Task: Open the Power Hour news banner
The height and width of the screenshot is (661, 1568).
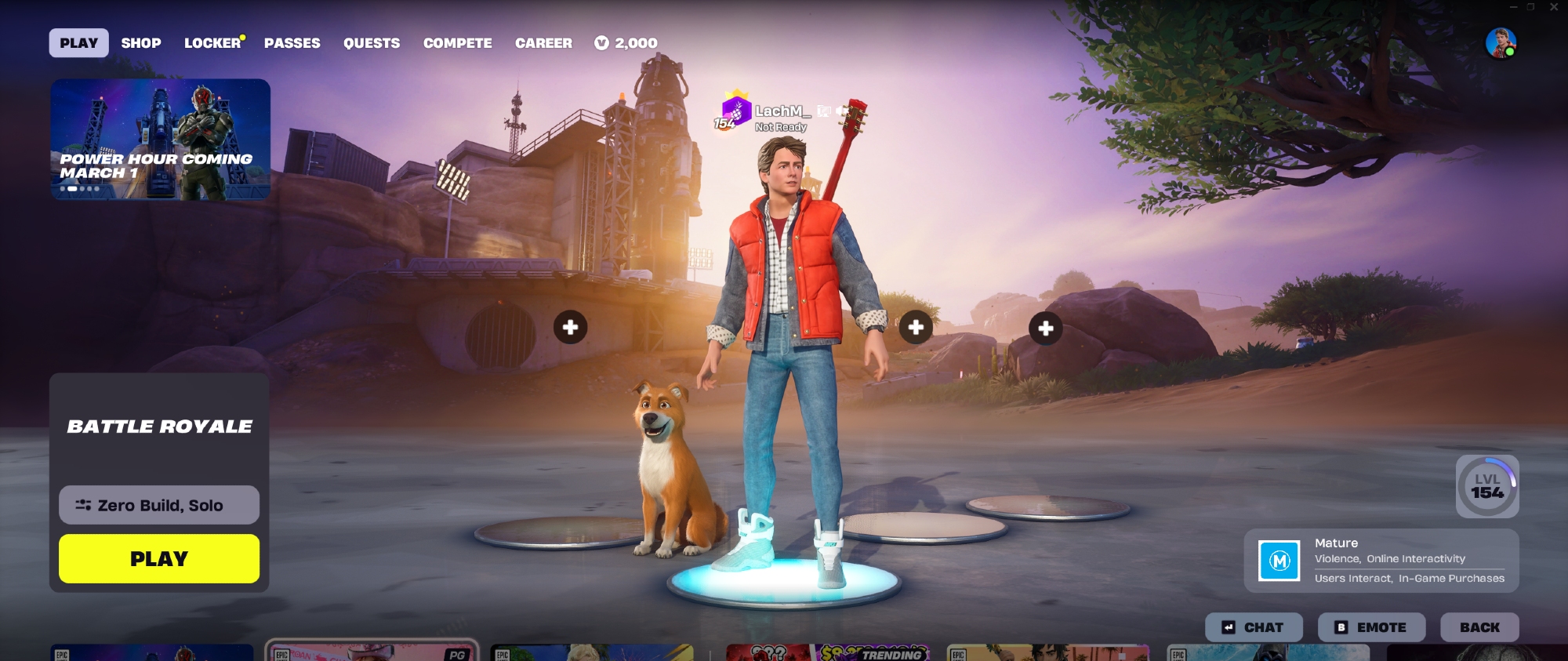Action: (161, 139)
